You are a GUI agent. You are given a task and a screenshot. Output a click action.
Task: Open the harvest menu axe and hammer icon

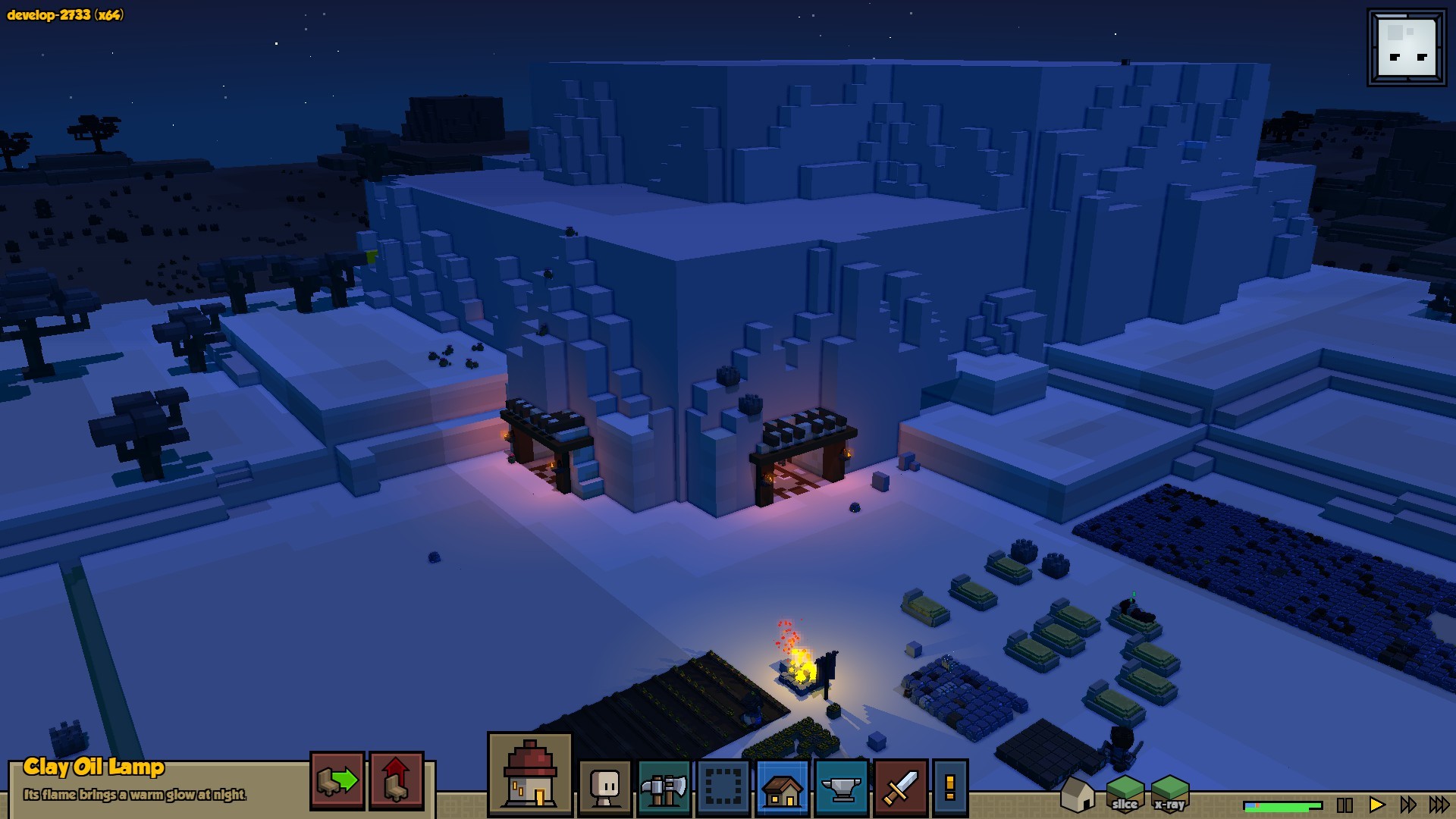[664, 787]
